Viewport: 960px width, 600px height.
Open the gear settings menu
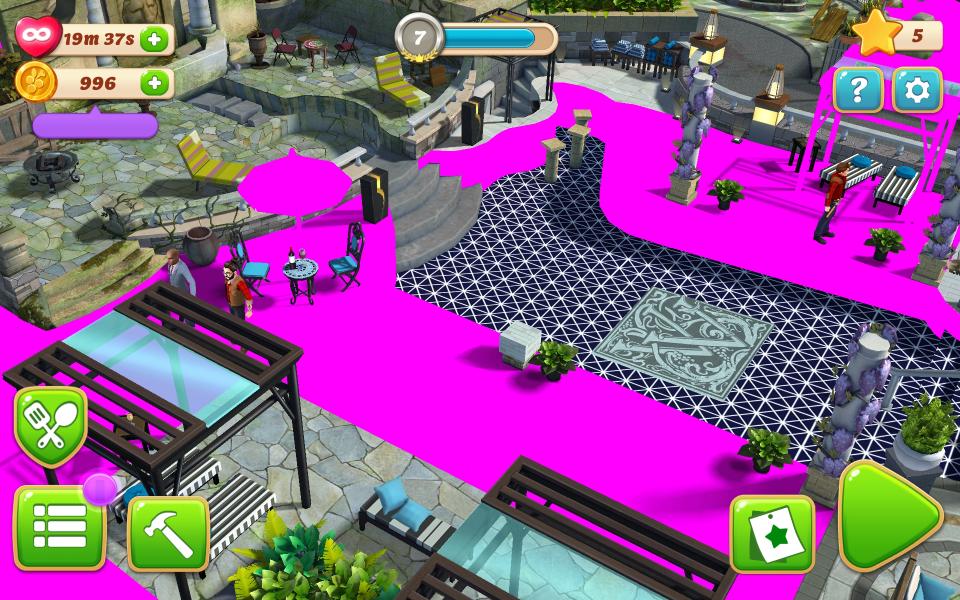pyautogui.click(x=917, y=91)
